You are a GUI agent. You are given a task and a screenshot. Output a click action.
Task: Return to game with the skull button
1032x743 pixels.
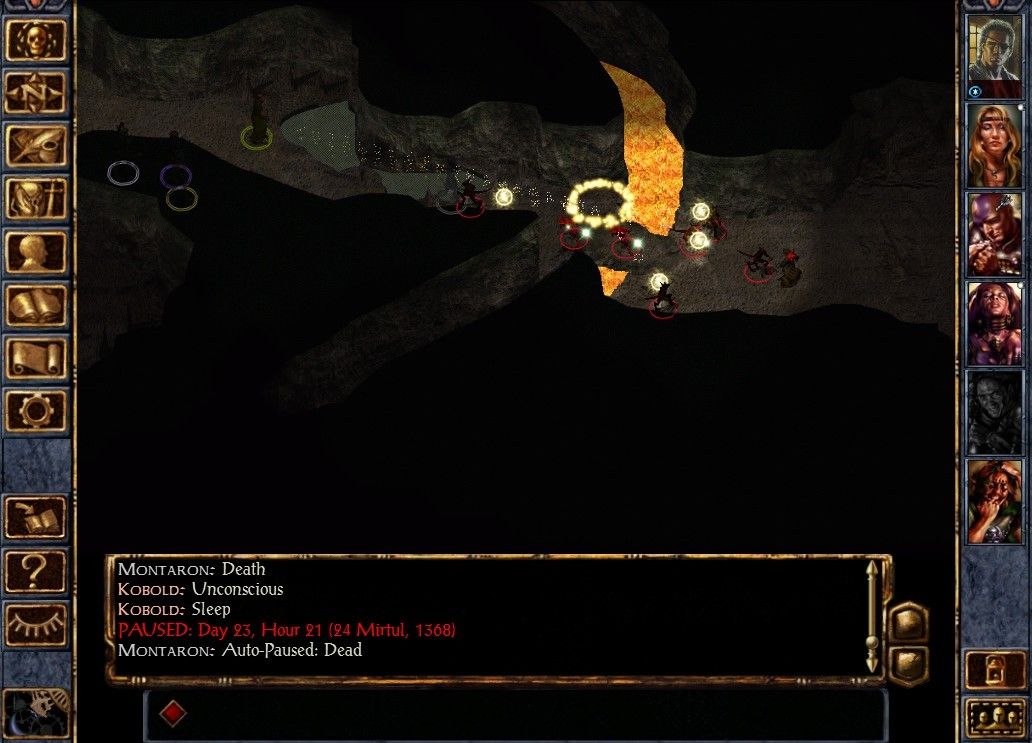pos(37,40)
